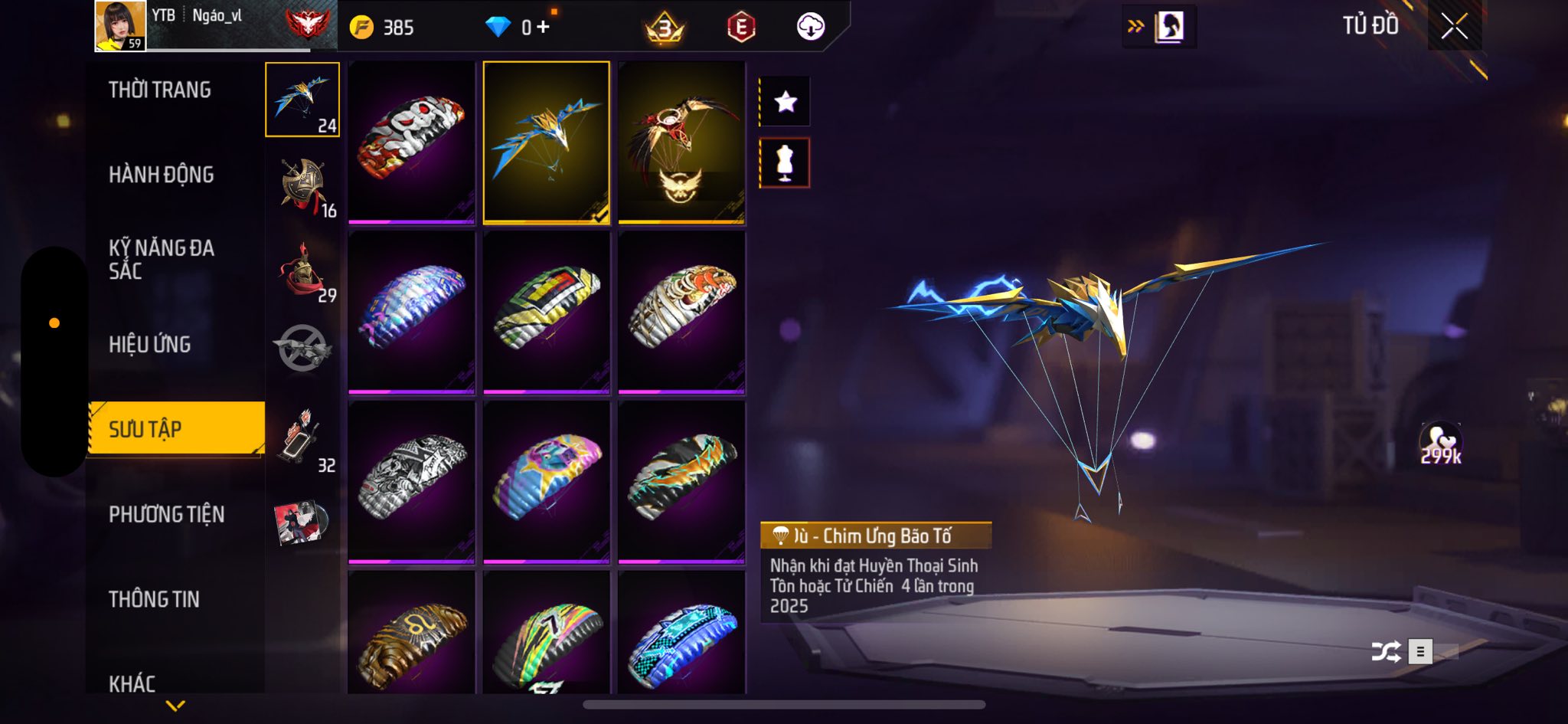
Task: Select the red winged gold-emblem parachute
Action: 681,142
